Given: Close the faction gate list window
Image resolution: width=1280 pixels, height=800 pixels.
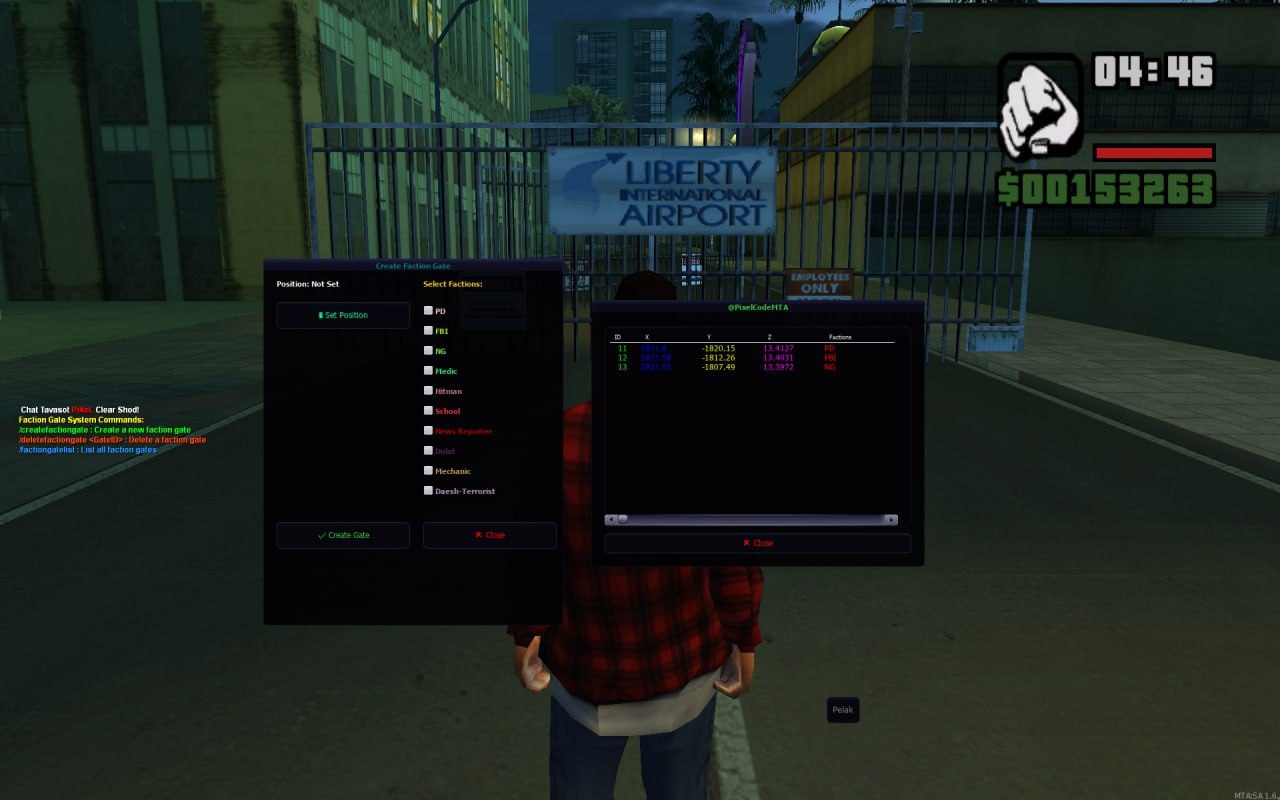Looking at the screenshot, I should (x=757, y=543).
